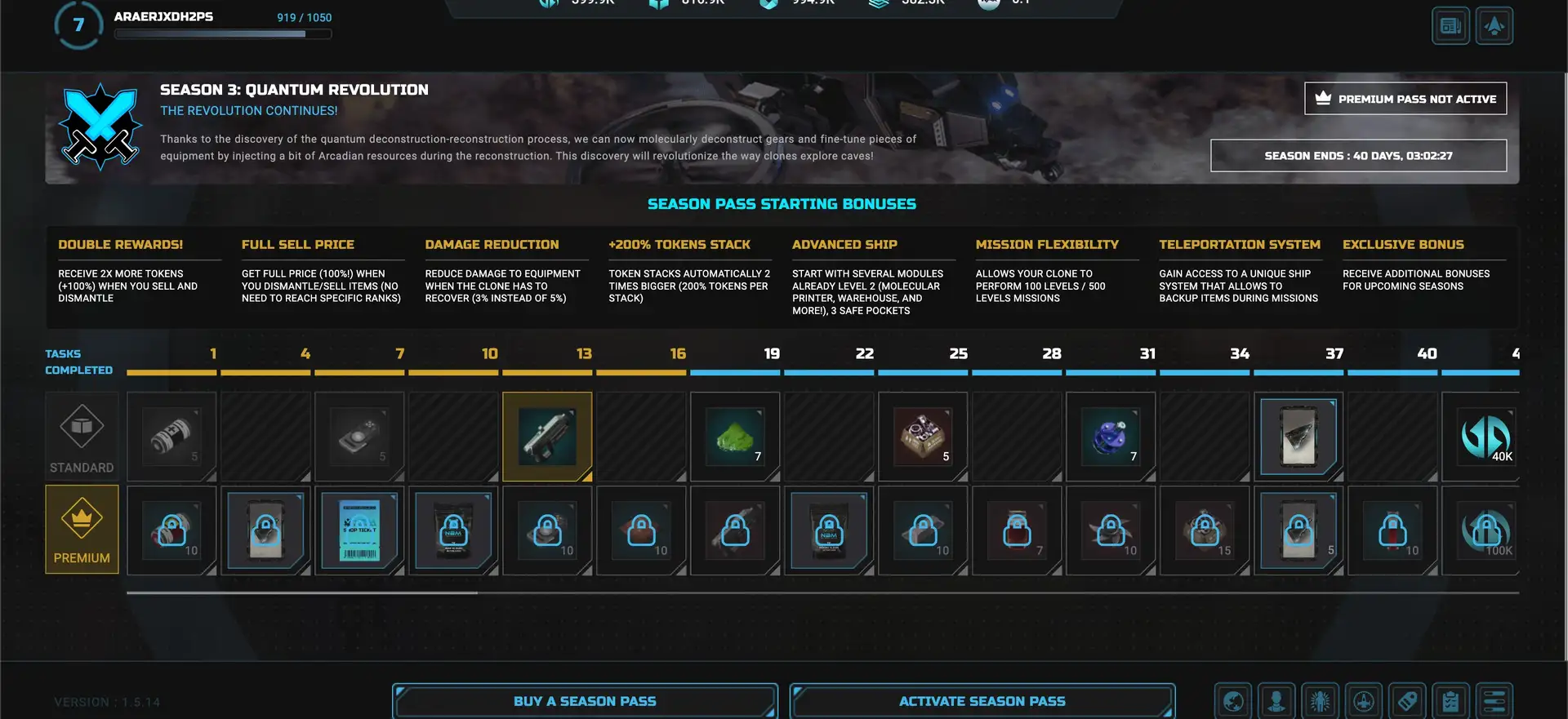Open the character bust icon
The image size is (1568, 719).
click(1276, 701)
